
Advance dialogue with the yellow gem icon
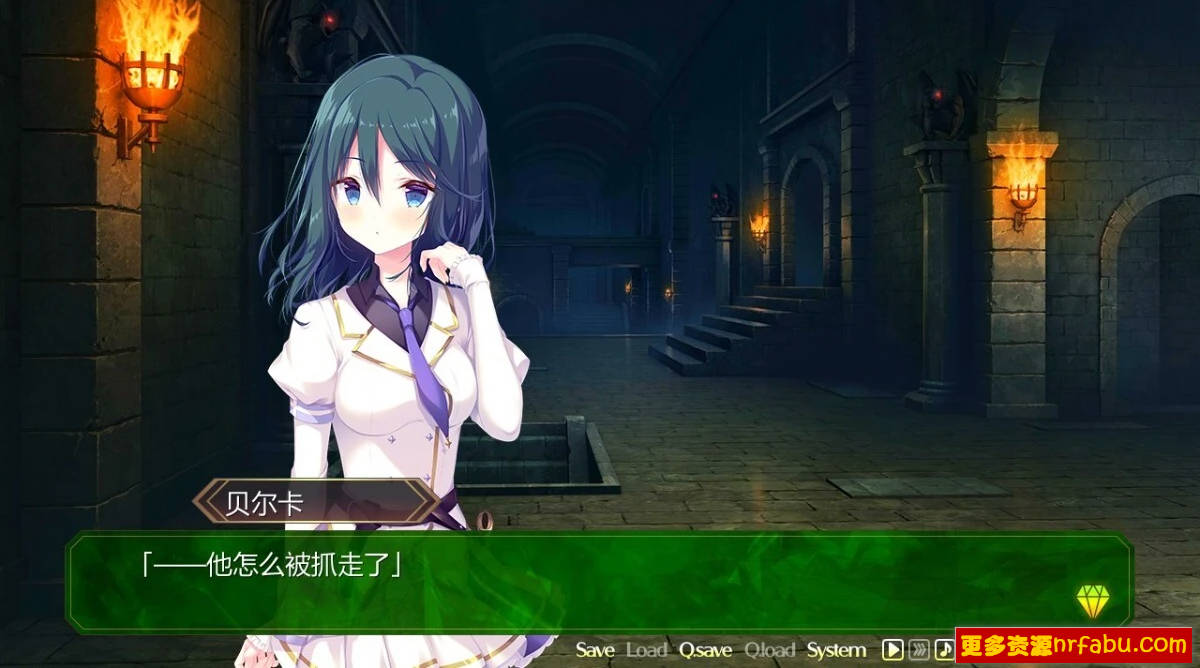click(x=1093, y=600)
